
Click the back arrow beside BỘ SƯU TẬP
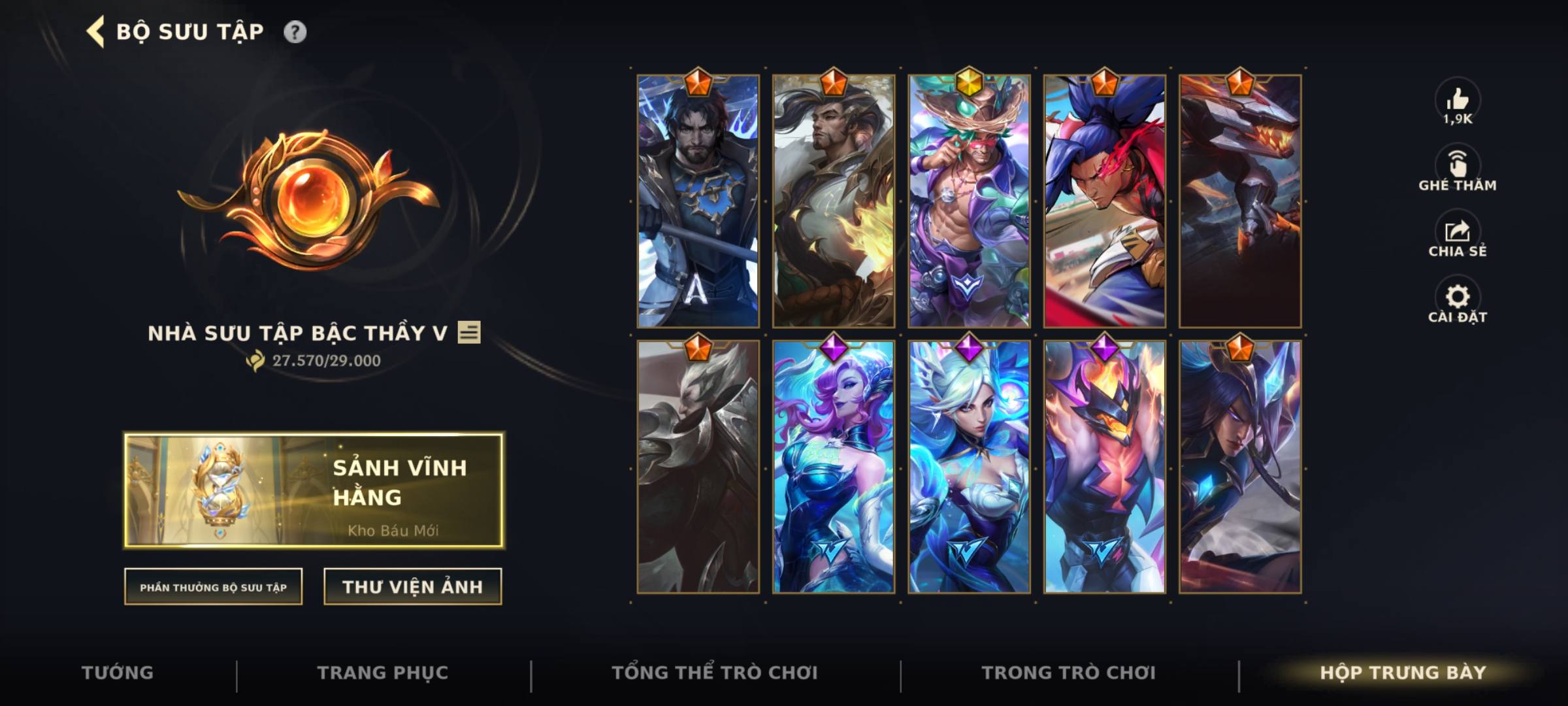pos(95,30)
